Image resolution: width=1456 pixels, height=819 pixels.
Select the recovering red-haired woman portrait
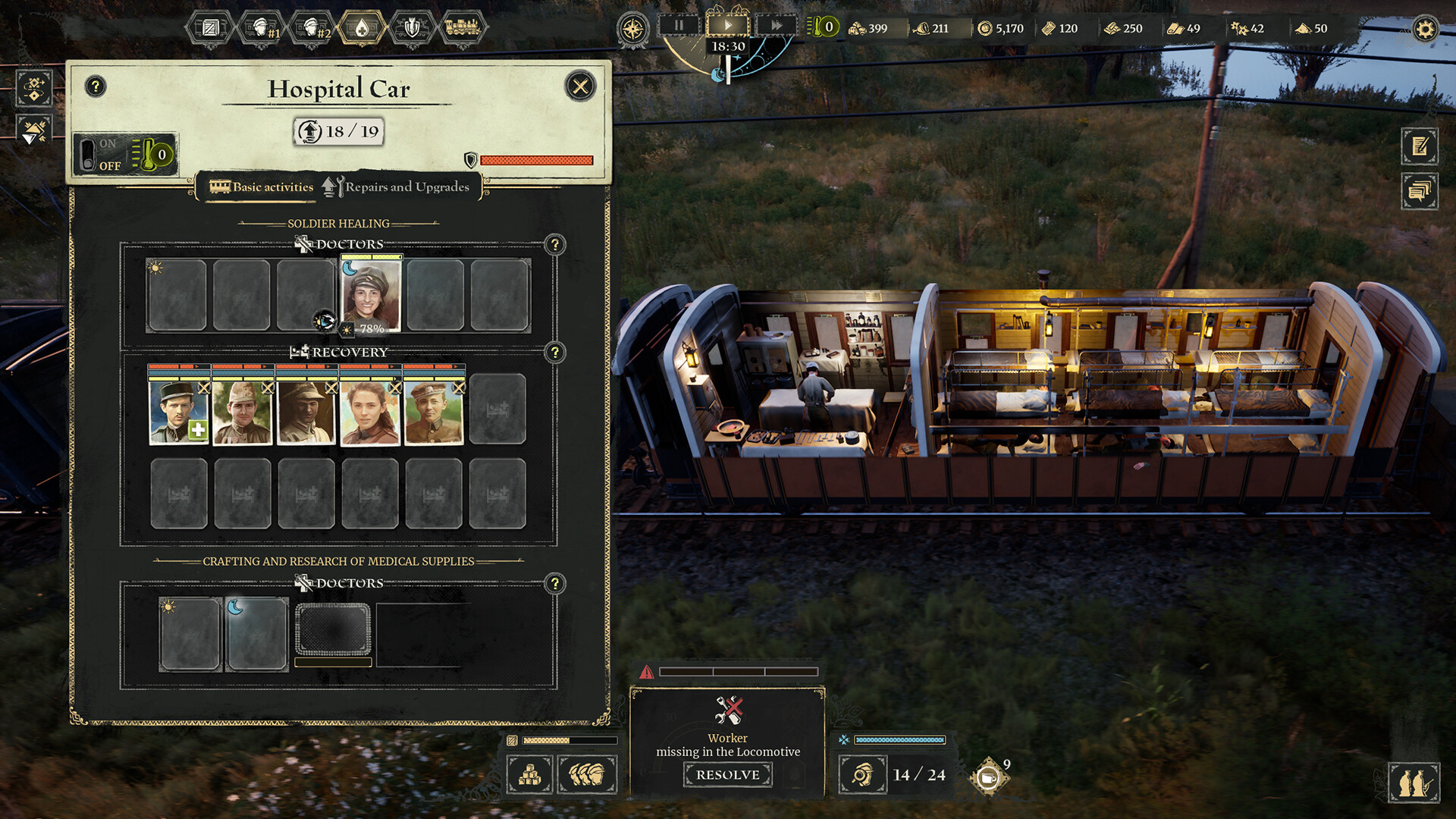click(x=370, y=411)
